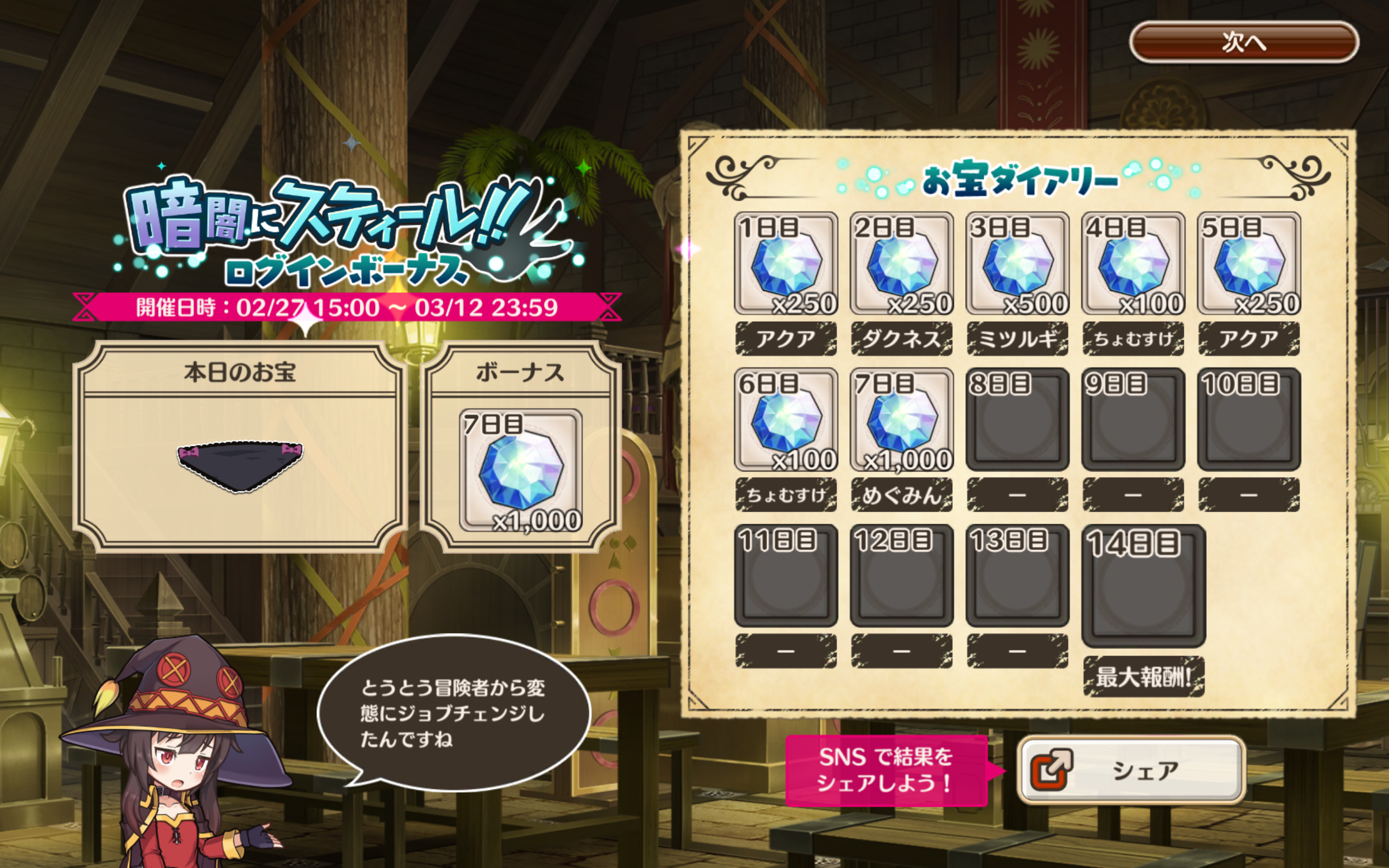The image size is (1389, 868).
Task: Select the day 4 x100 crystal reward
Action: coord(1133,264)
